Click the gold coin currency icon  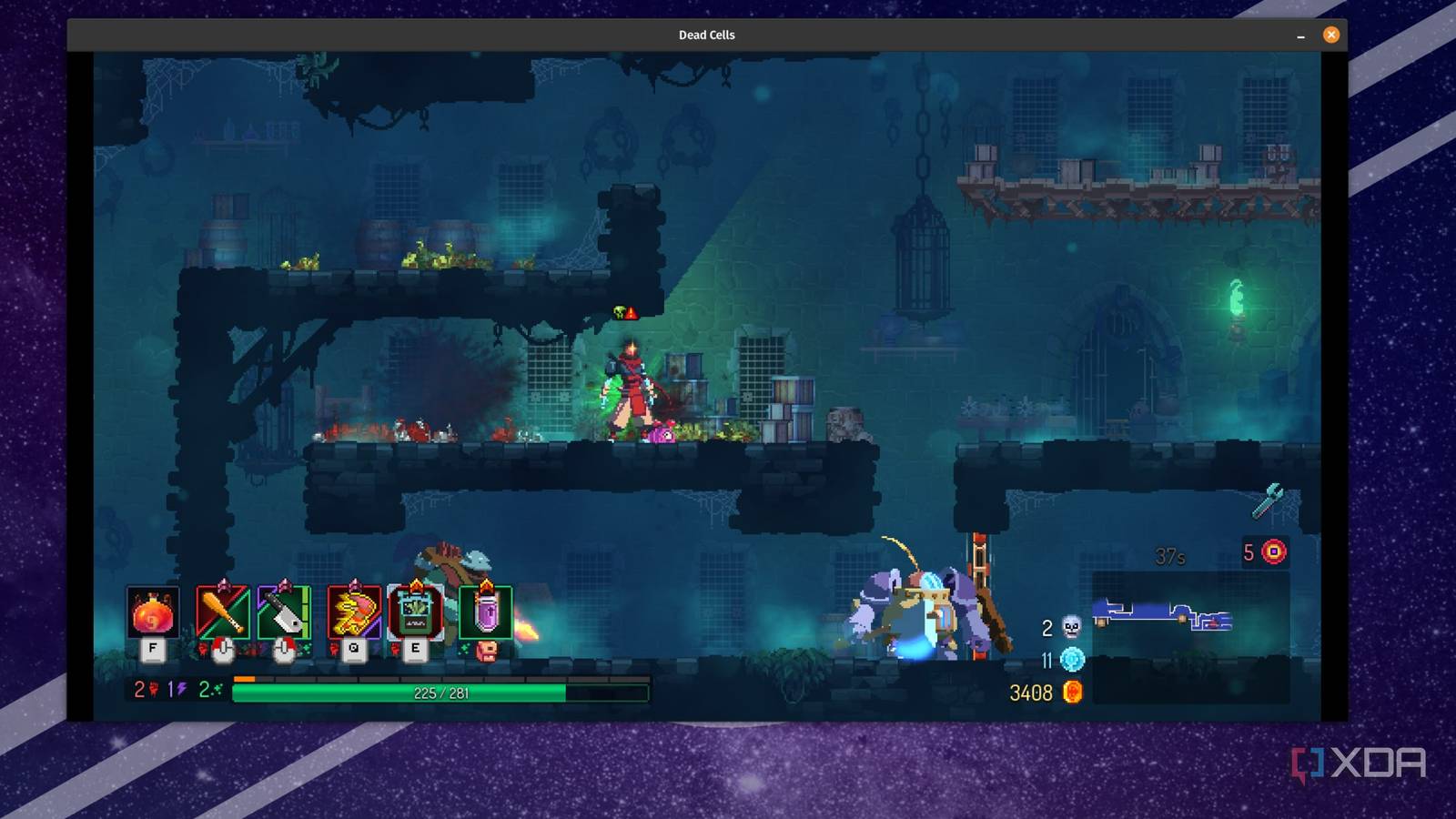coord(1073,693)
